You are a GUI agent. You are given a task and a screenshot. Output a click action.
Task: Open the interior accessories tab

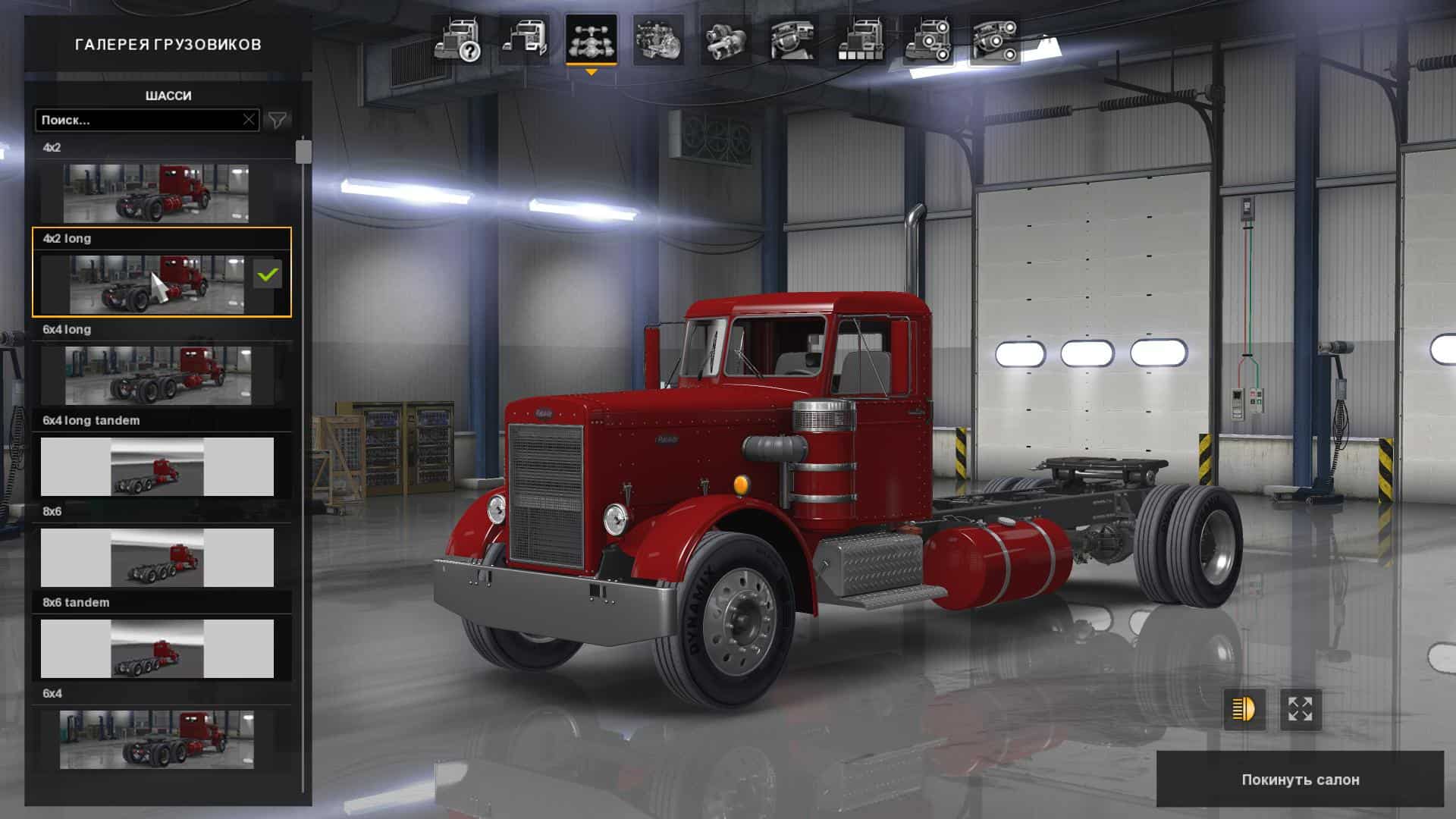[994, 40]
